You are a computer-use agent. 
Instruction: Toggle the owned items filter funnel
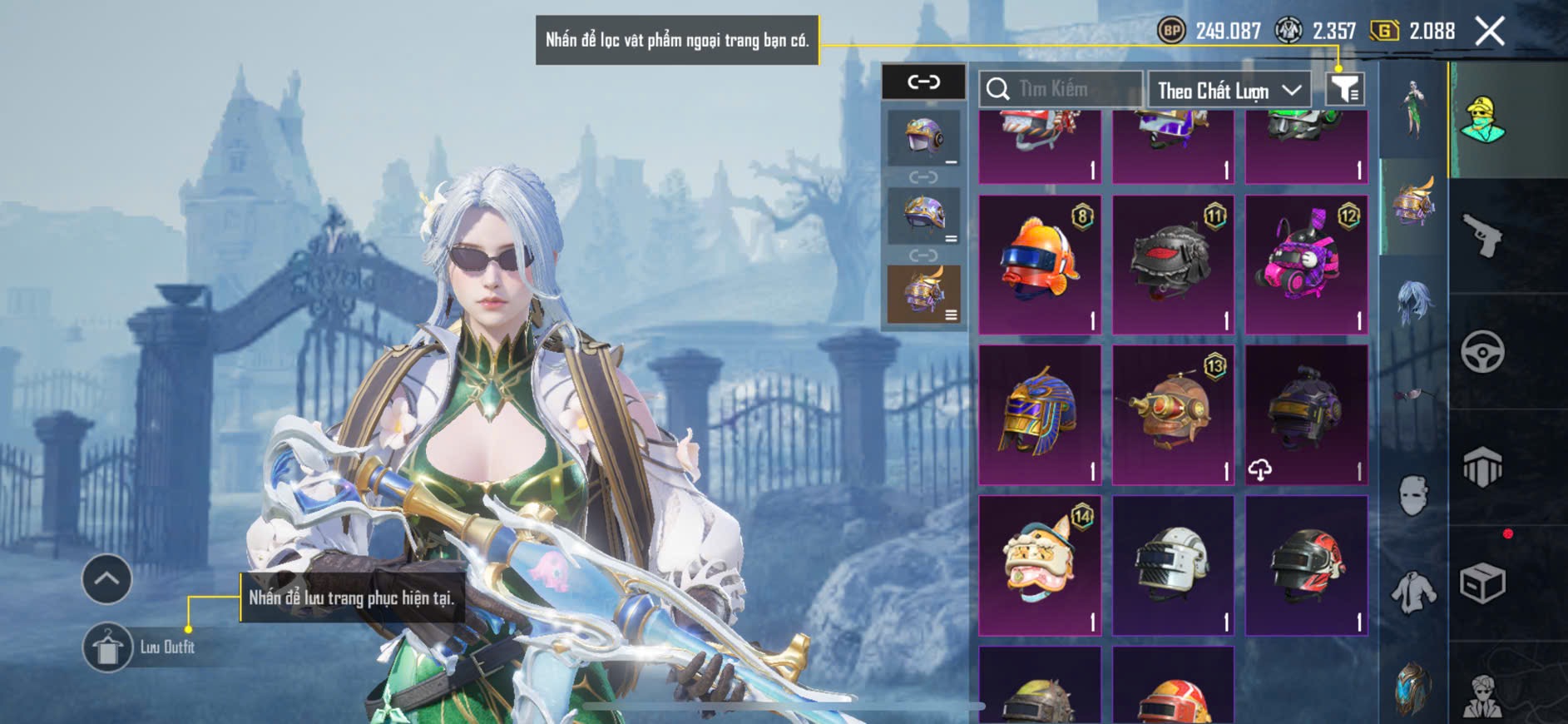point(1344,88)
